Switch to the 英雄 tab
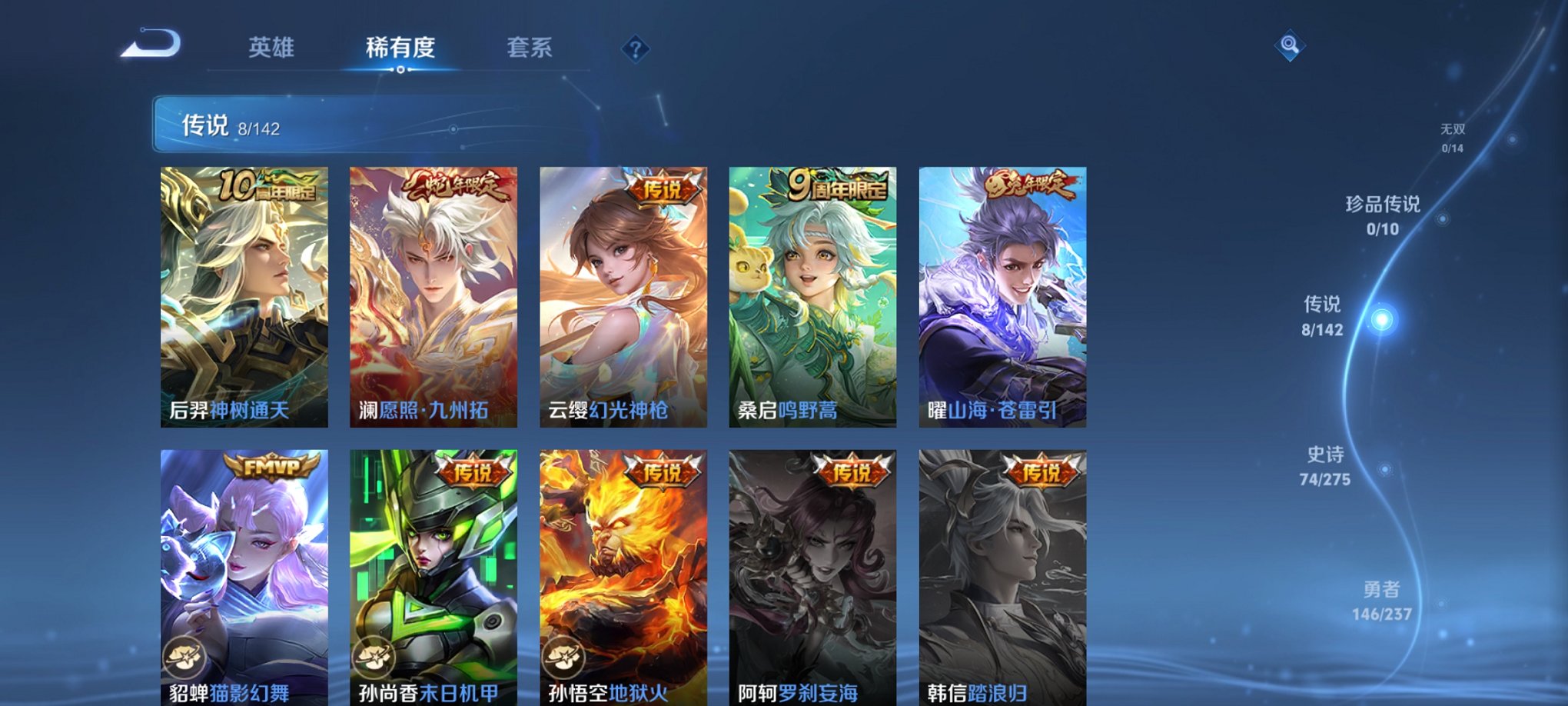Screen dimensions: 1568x706 coord(273,48)
